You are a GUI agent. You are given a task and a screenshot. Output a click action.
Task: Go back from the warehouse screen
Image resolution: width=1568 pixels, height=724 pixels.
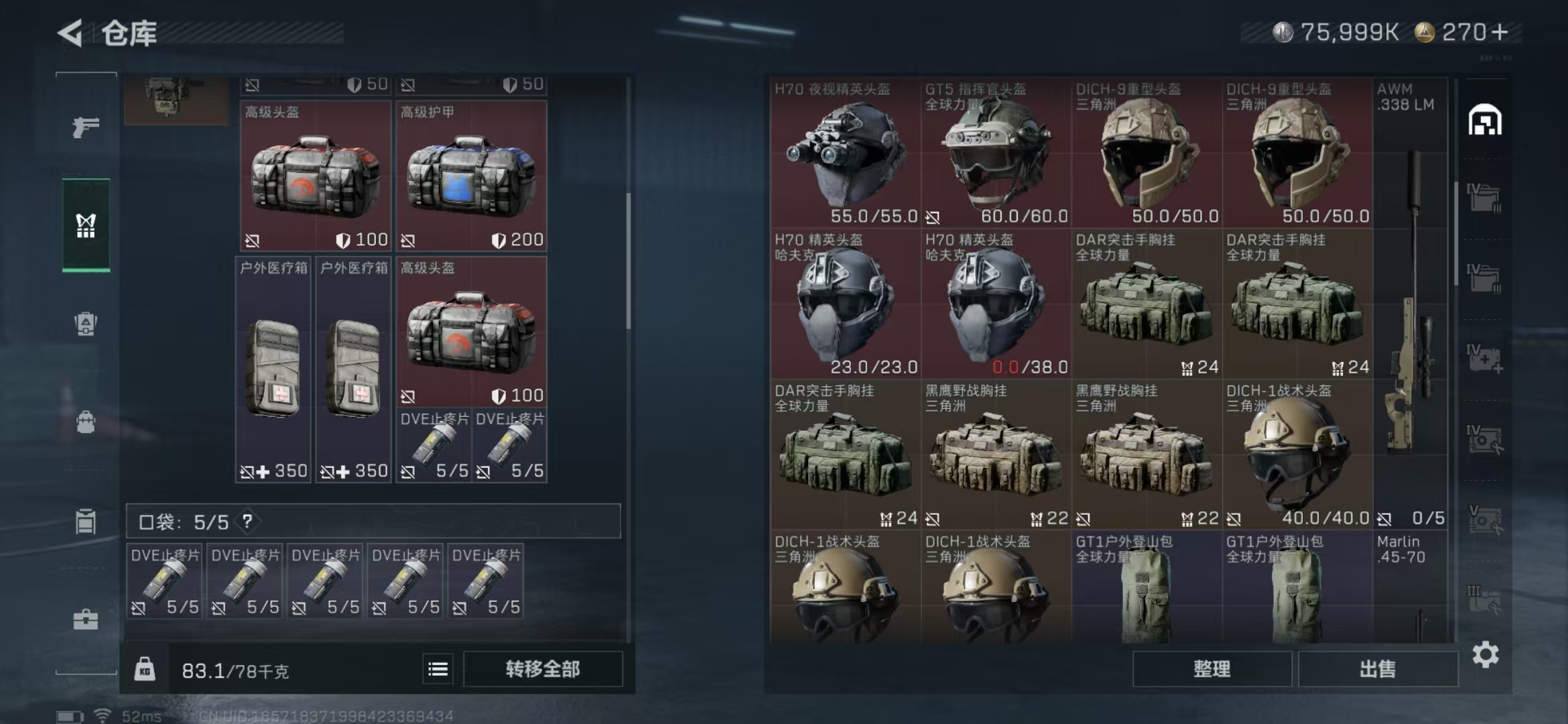pos(70,33)
